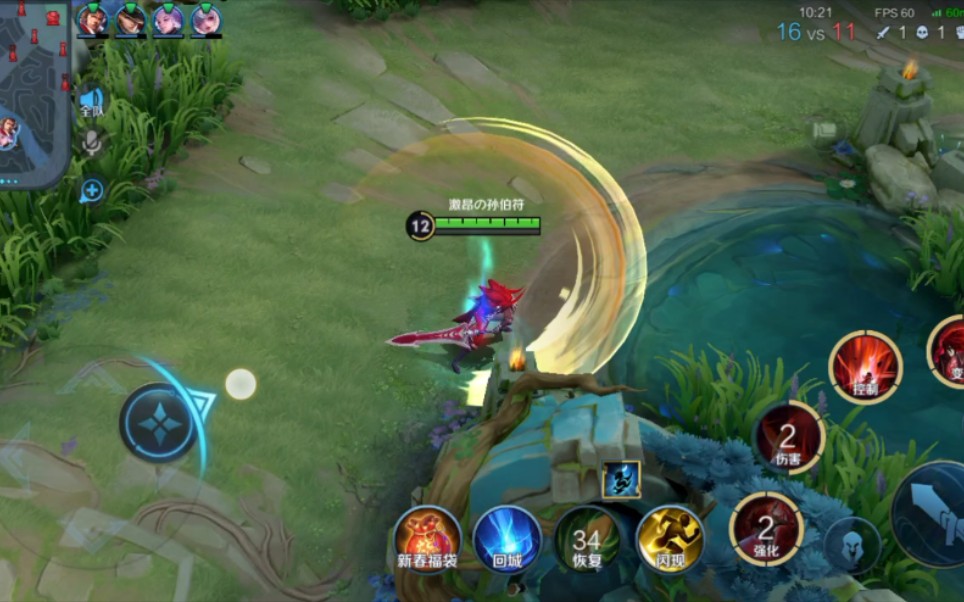Activate the 回城 recall skill
Image resolution: width=964 pixels, height=602 pixels.
click(507, 540)
